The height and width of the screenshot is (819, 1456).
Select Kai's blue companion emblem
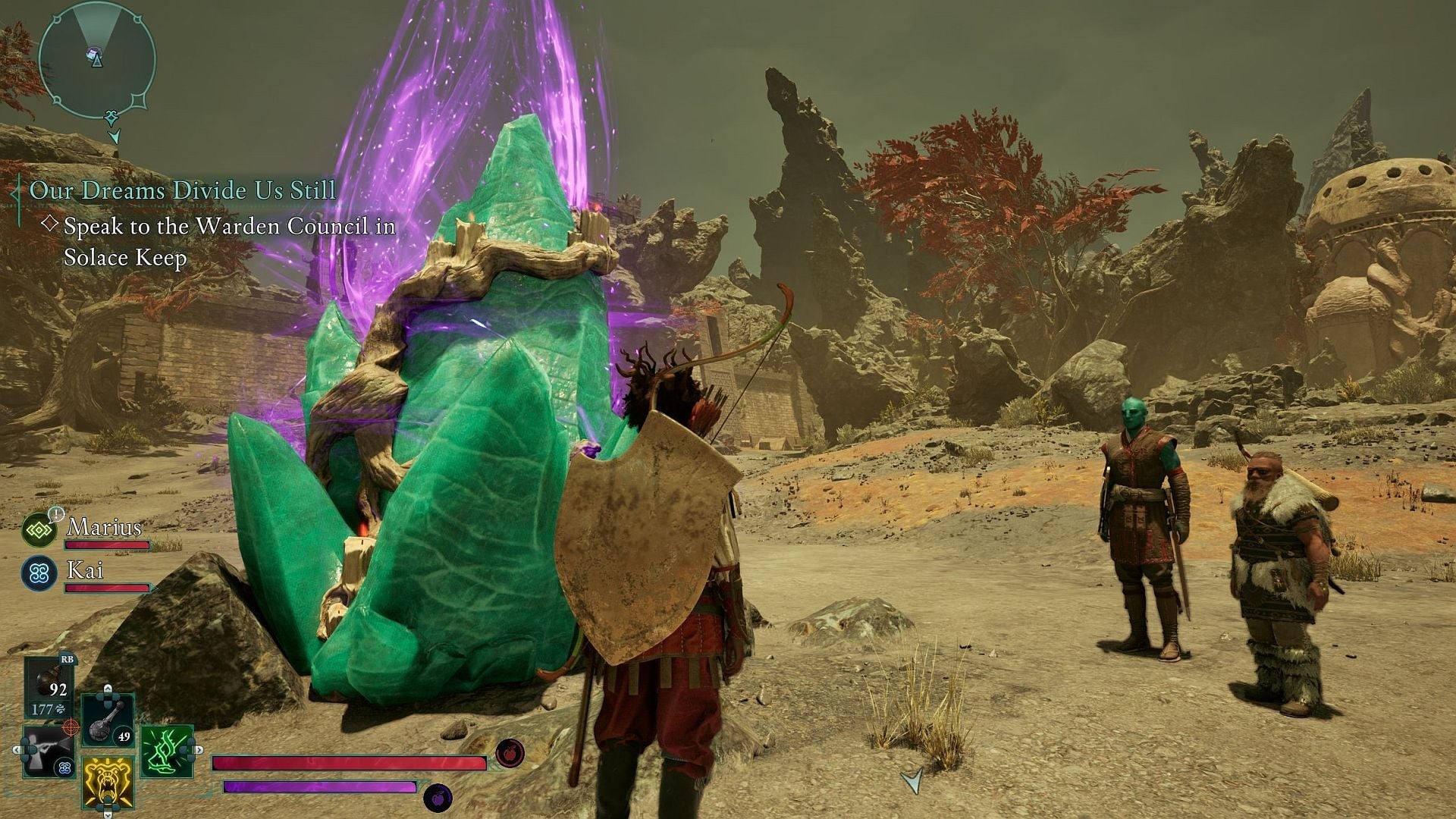[x=39, y=573]
